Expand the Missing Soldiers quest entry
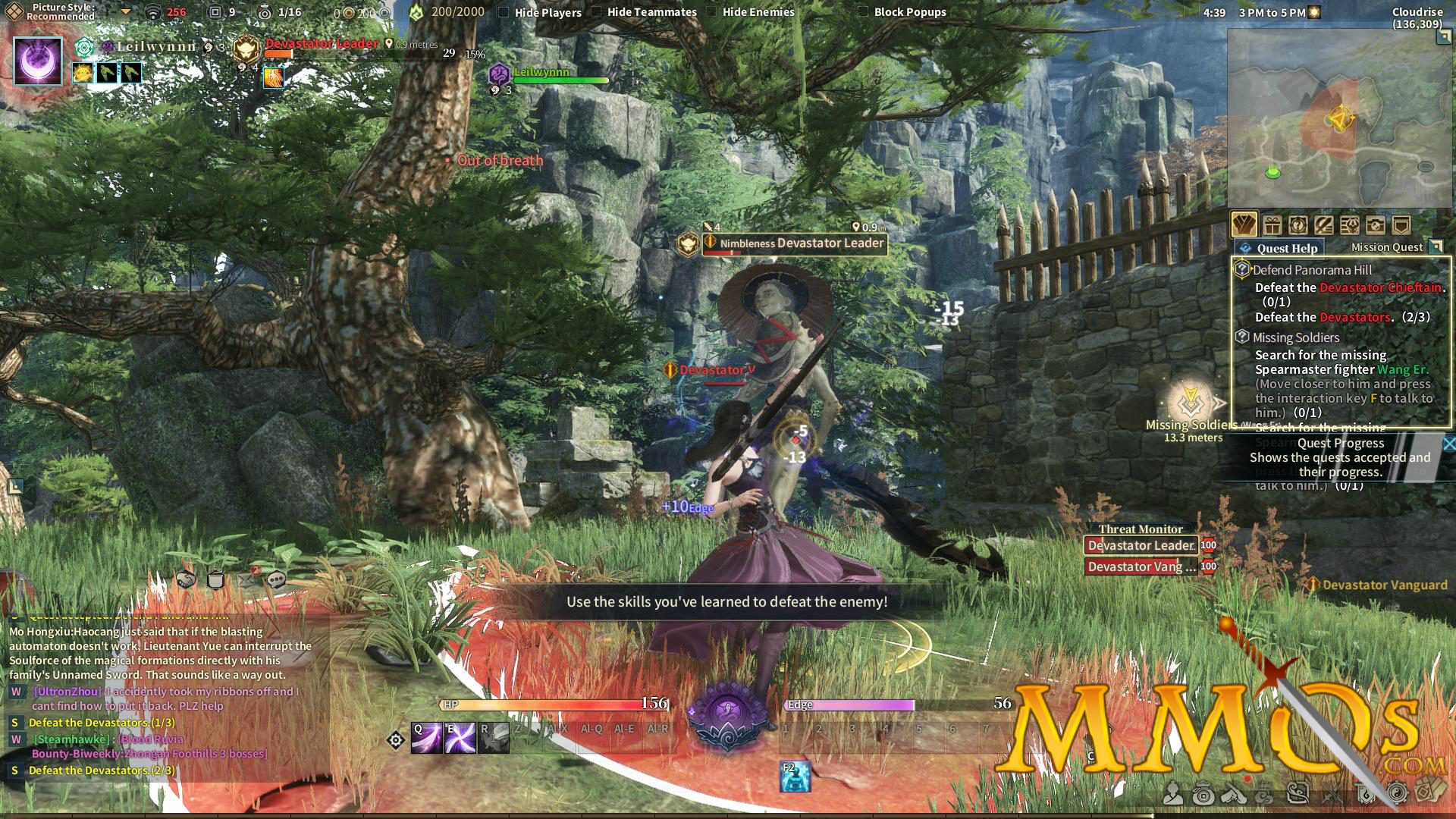1456x819 pixels. coord(1241,337)
